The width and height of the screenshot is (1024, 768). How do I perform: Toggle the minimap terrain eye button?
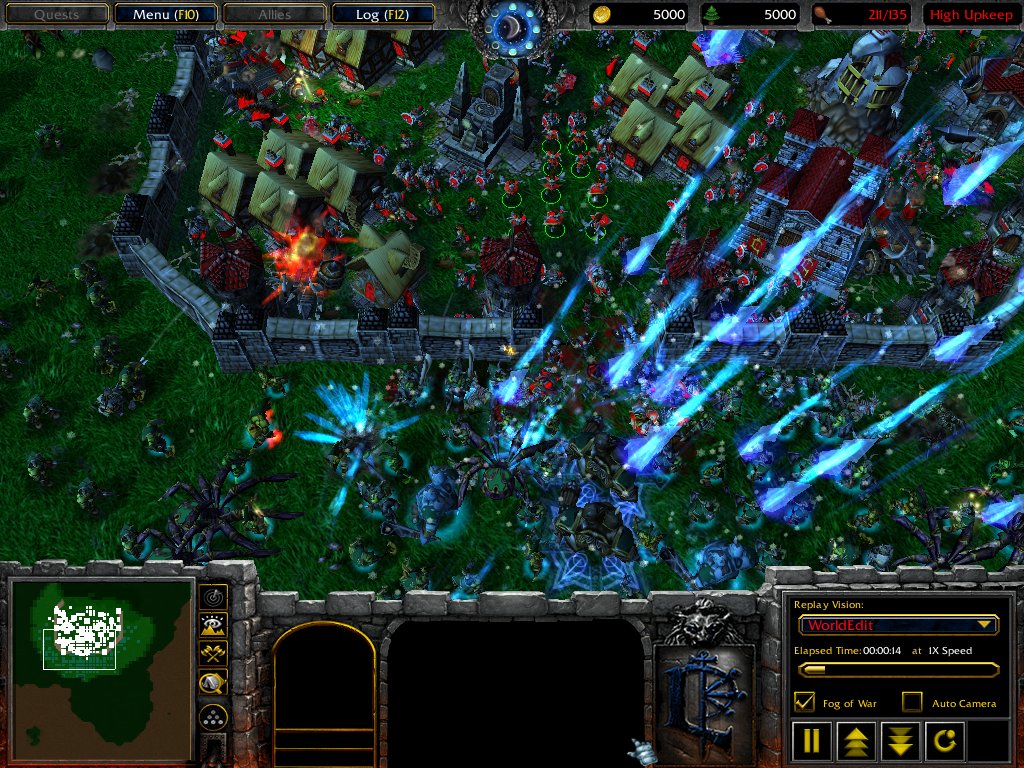pyautogui.click(x=213, y=626)
